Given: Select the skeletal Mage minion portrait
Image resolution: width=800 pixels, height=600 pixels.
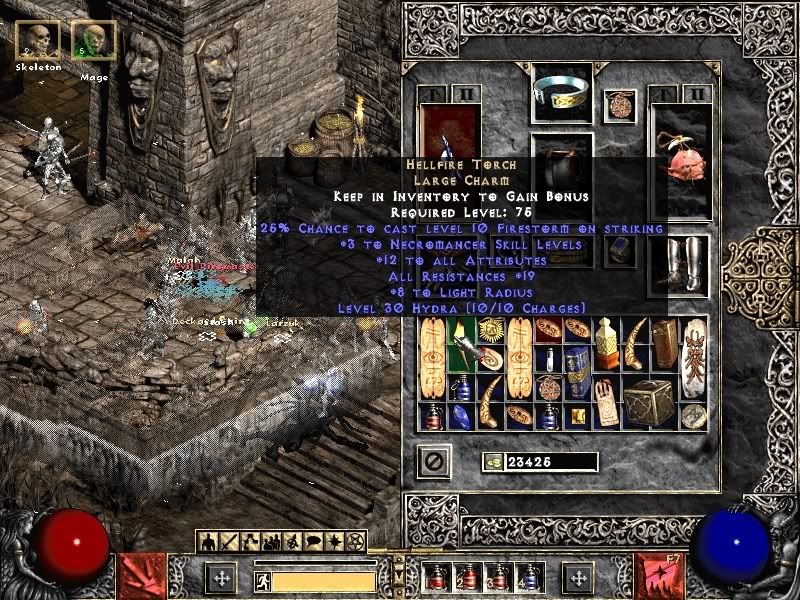Looking at the screenshot, I should pos(94,40).
